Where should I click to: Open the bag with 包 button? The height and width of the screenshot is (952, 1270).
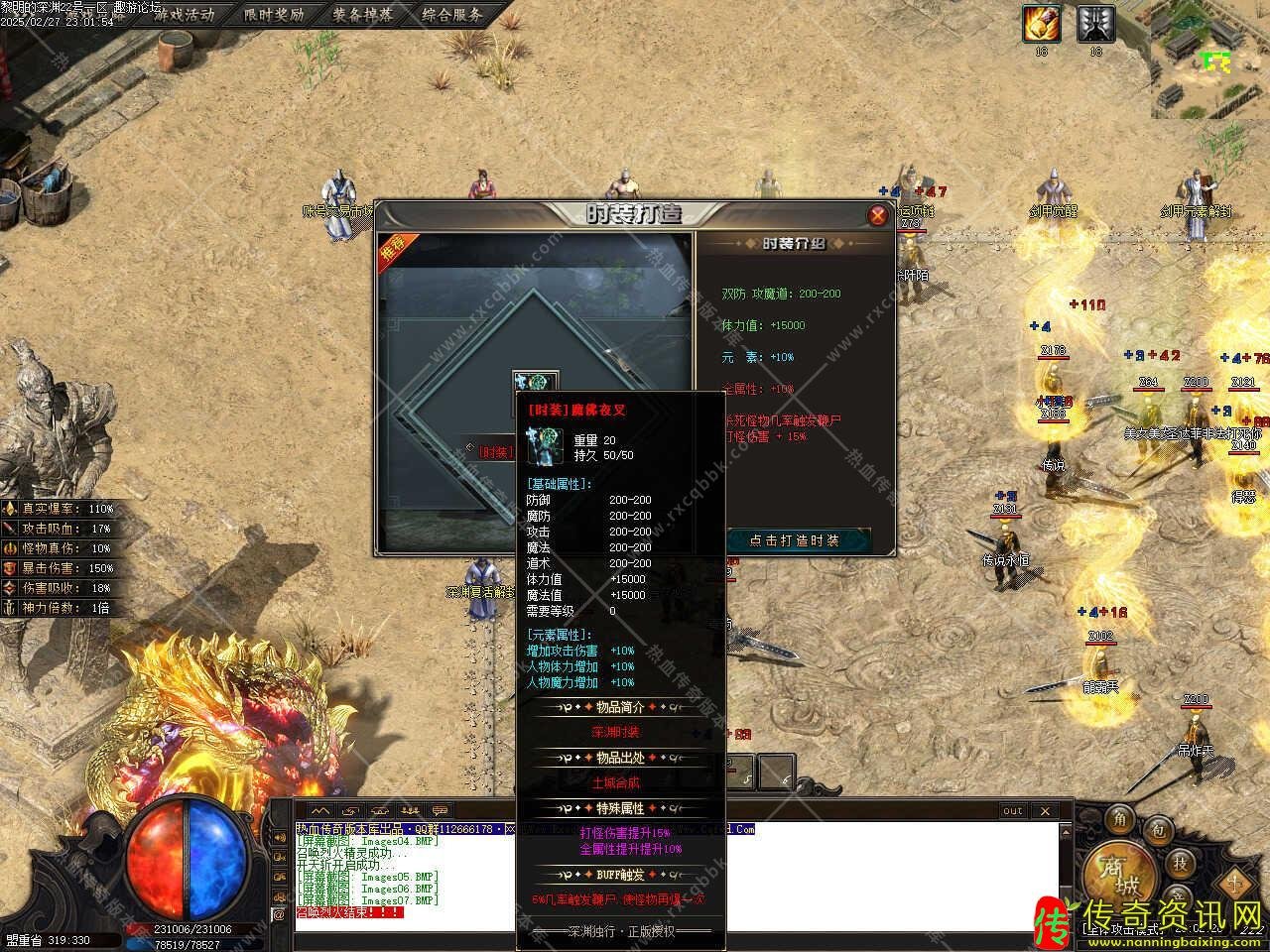tap(1157, 829)
